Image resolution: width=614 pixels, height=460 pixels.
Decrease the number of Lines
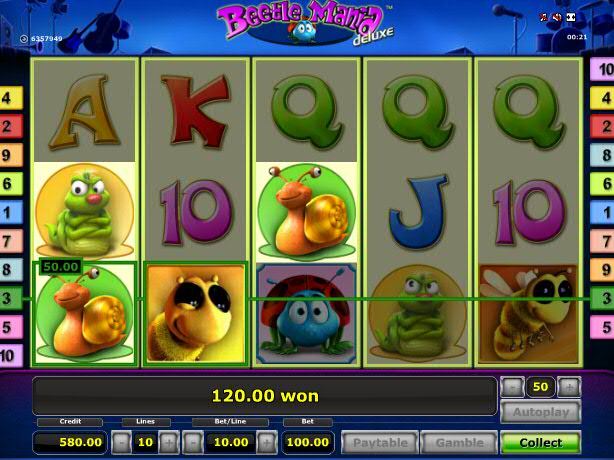tap(120, 442)
